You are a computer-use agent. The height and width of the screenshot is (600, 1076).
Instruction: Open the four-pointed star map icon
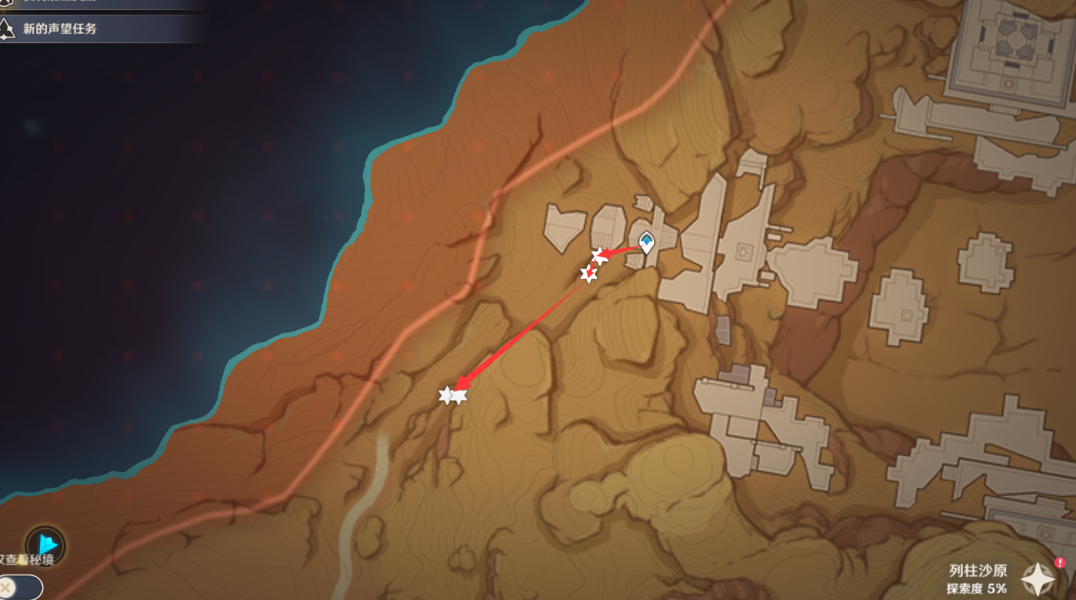point(1038,579)
